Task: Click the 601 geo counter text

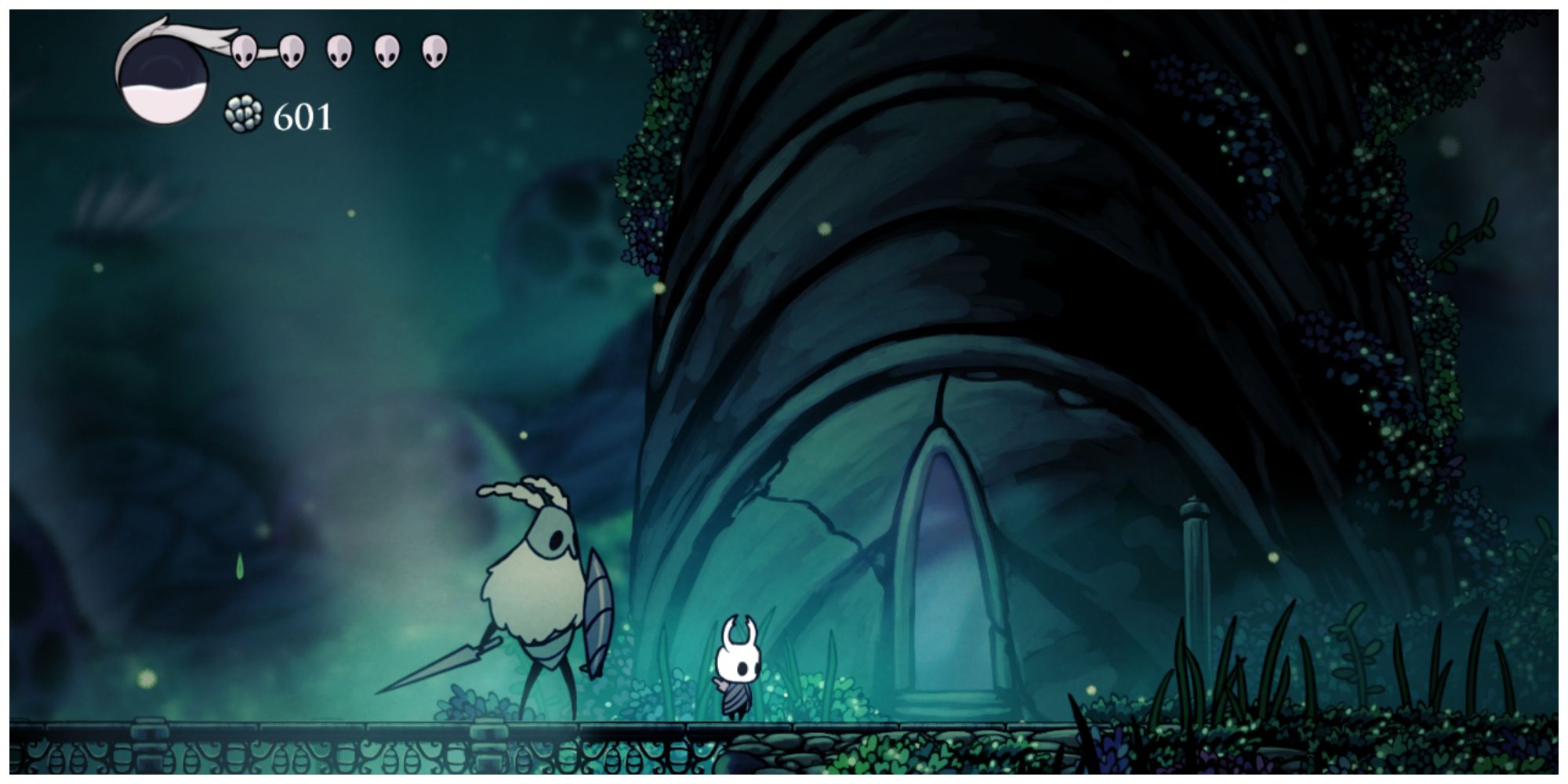Action: (x=303, y=116)
